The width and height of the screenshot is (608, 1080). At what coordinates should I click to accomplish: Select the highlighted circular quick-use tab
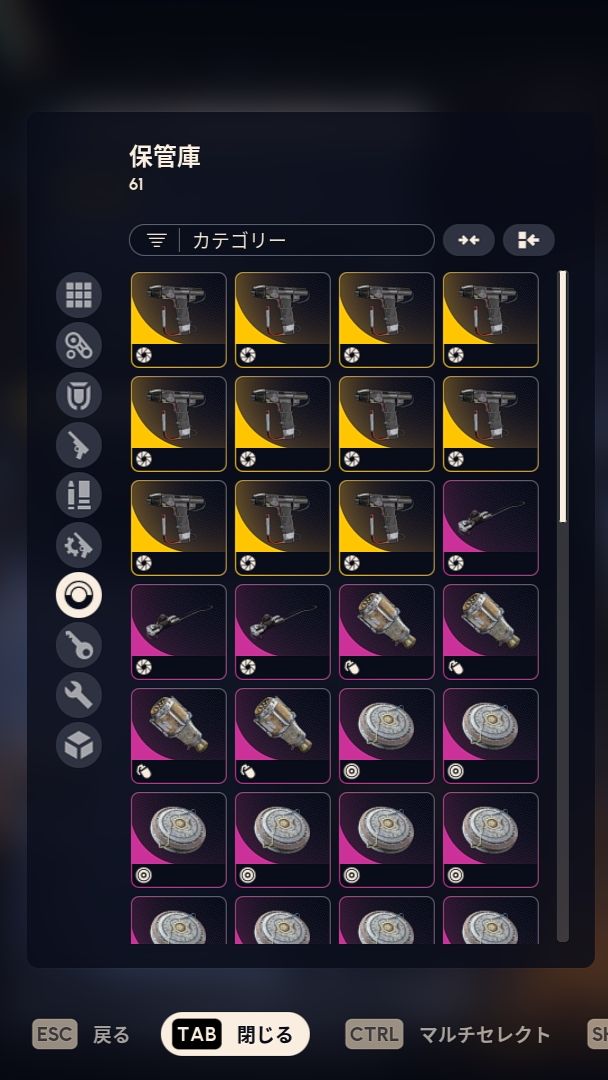pos(79,596)
